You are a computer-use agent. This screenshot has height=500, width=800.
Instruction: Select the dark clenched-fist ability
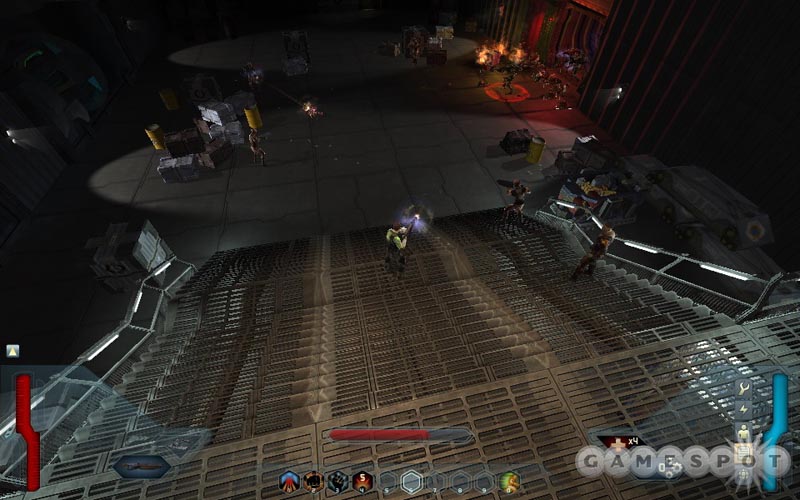(x=338, y=481)
